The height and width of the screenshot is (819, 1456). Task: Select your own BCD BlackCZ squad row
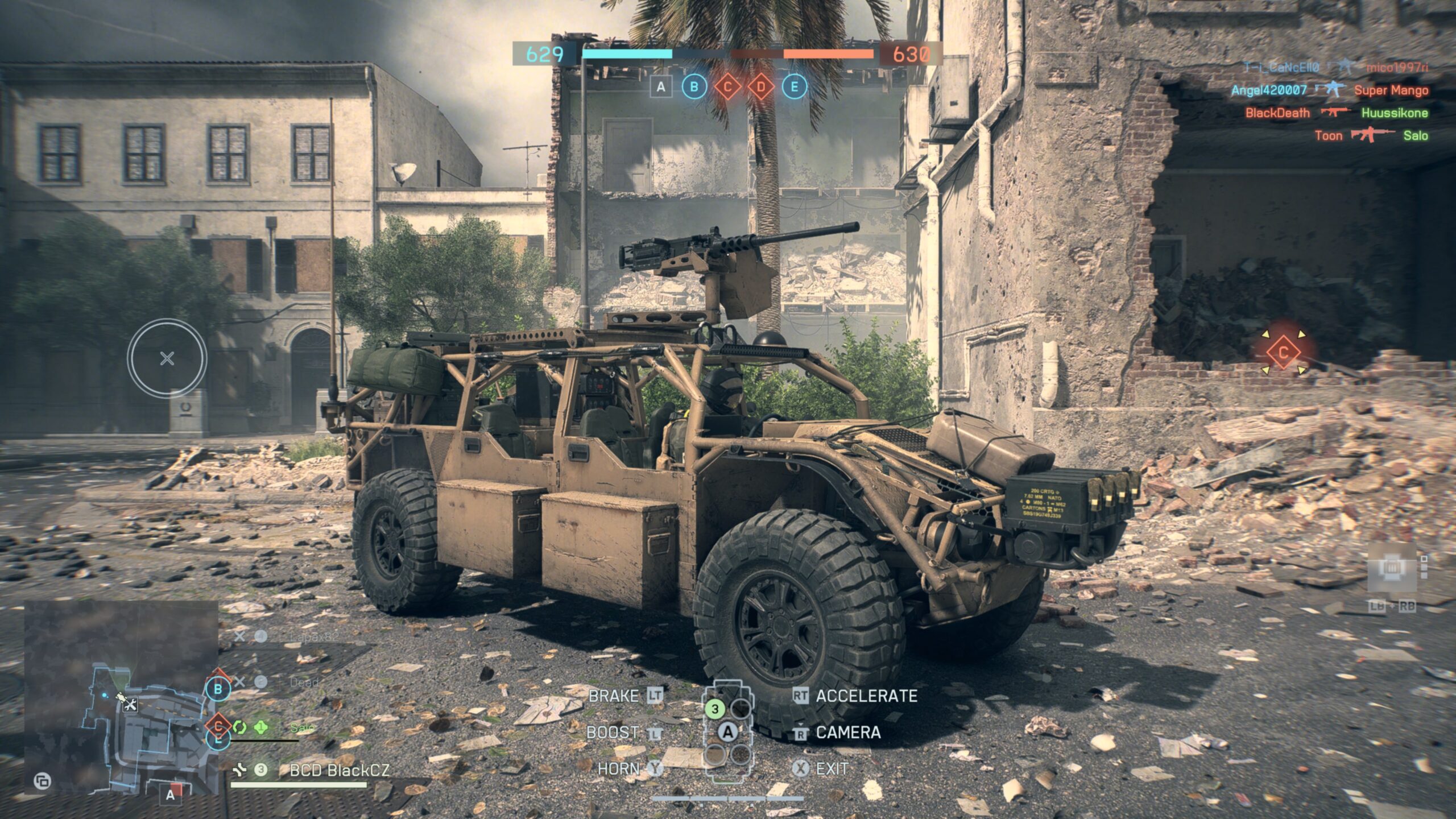click(339, 770)
